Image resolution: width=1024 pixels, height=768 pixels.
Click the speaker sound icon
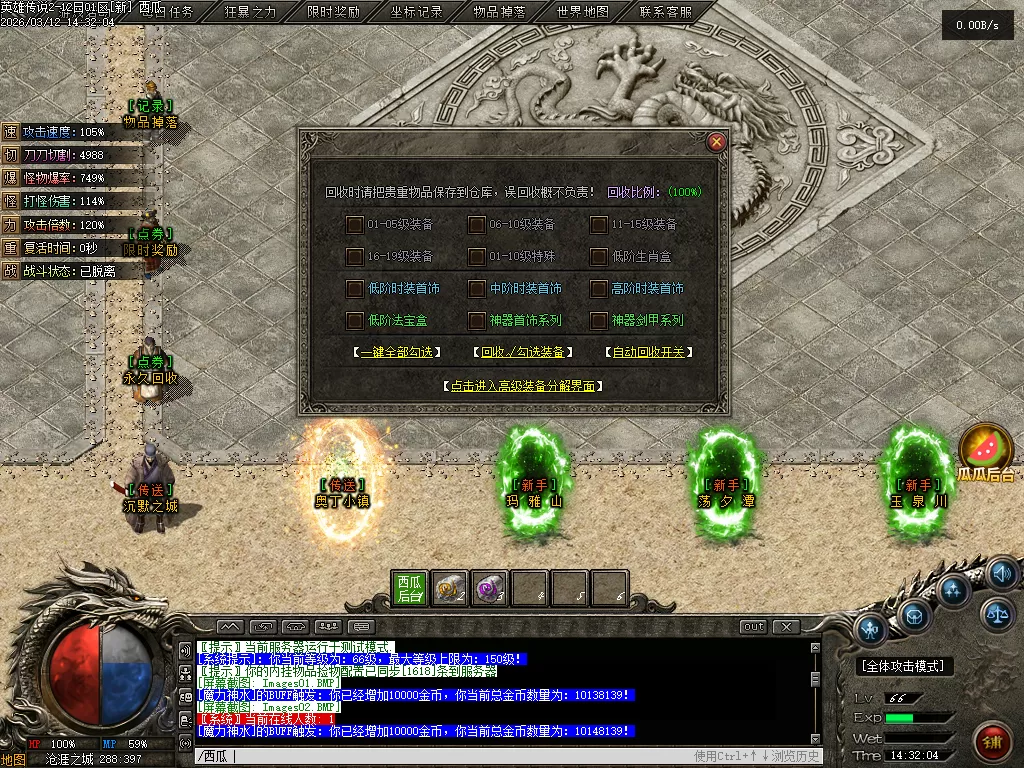click(x=1002, y=573)
